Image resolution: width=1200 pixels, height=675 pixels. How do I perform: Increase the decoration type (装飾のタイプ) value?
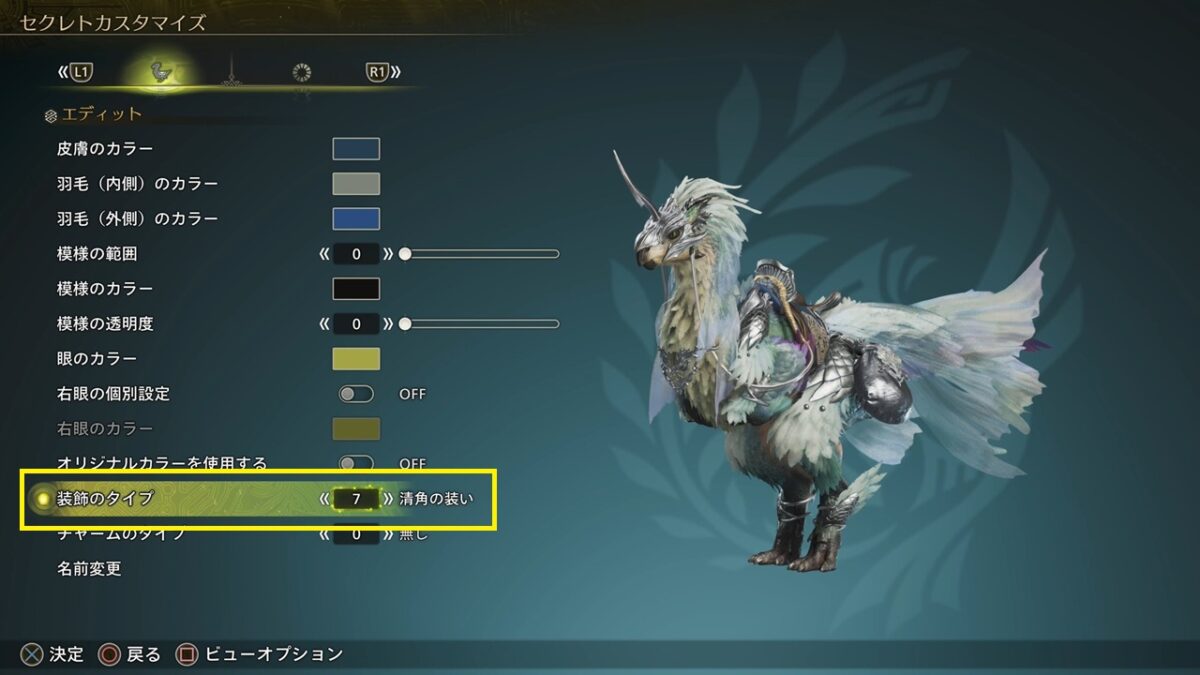tap(388, 498)
